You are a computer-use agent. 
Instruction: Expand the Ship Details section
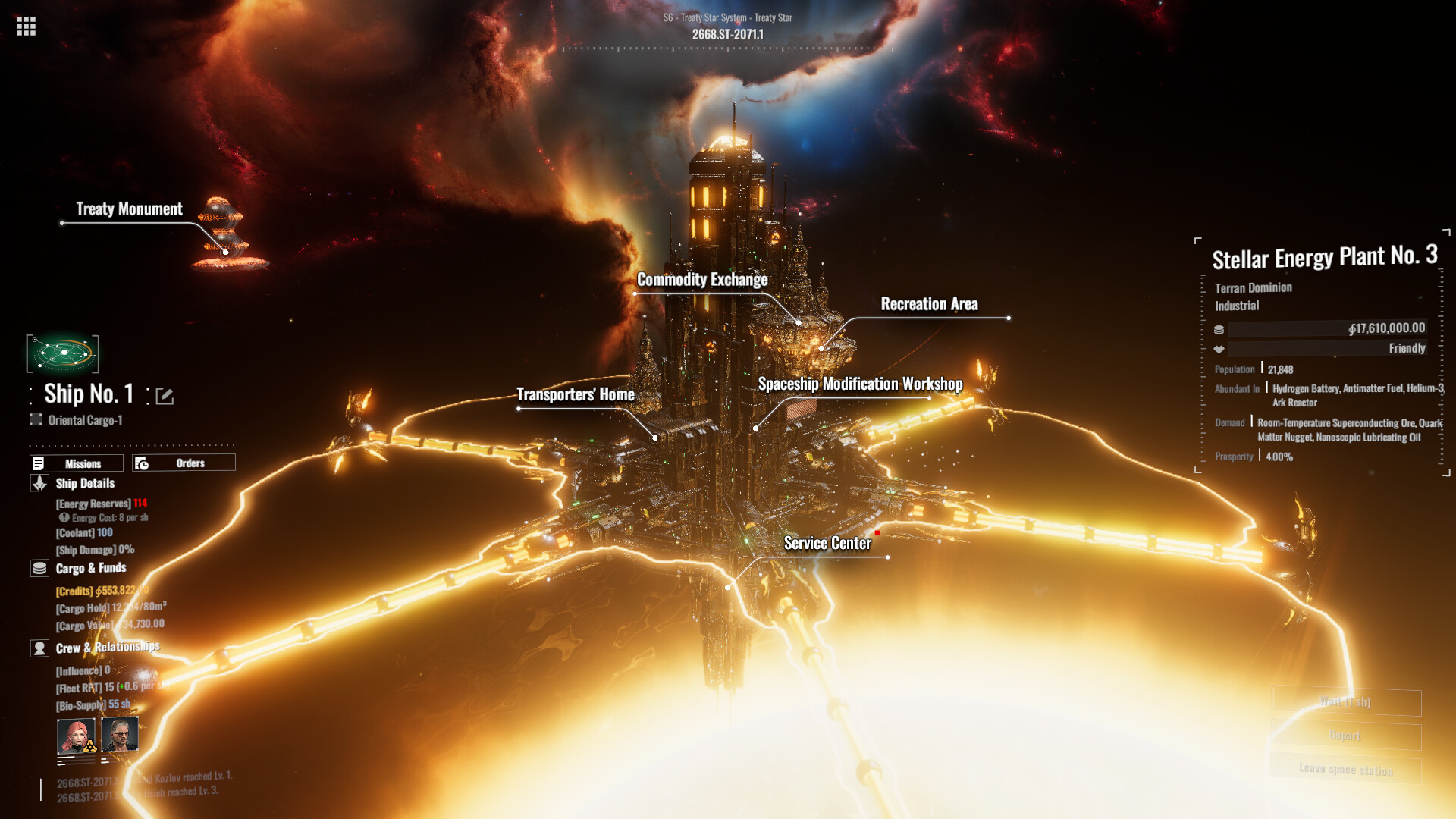84,483
